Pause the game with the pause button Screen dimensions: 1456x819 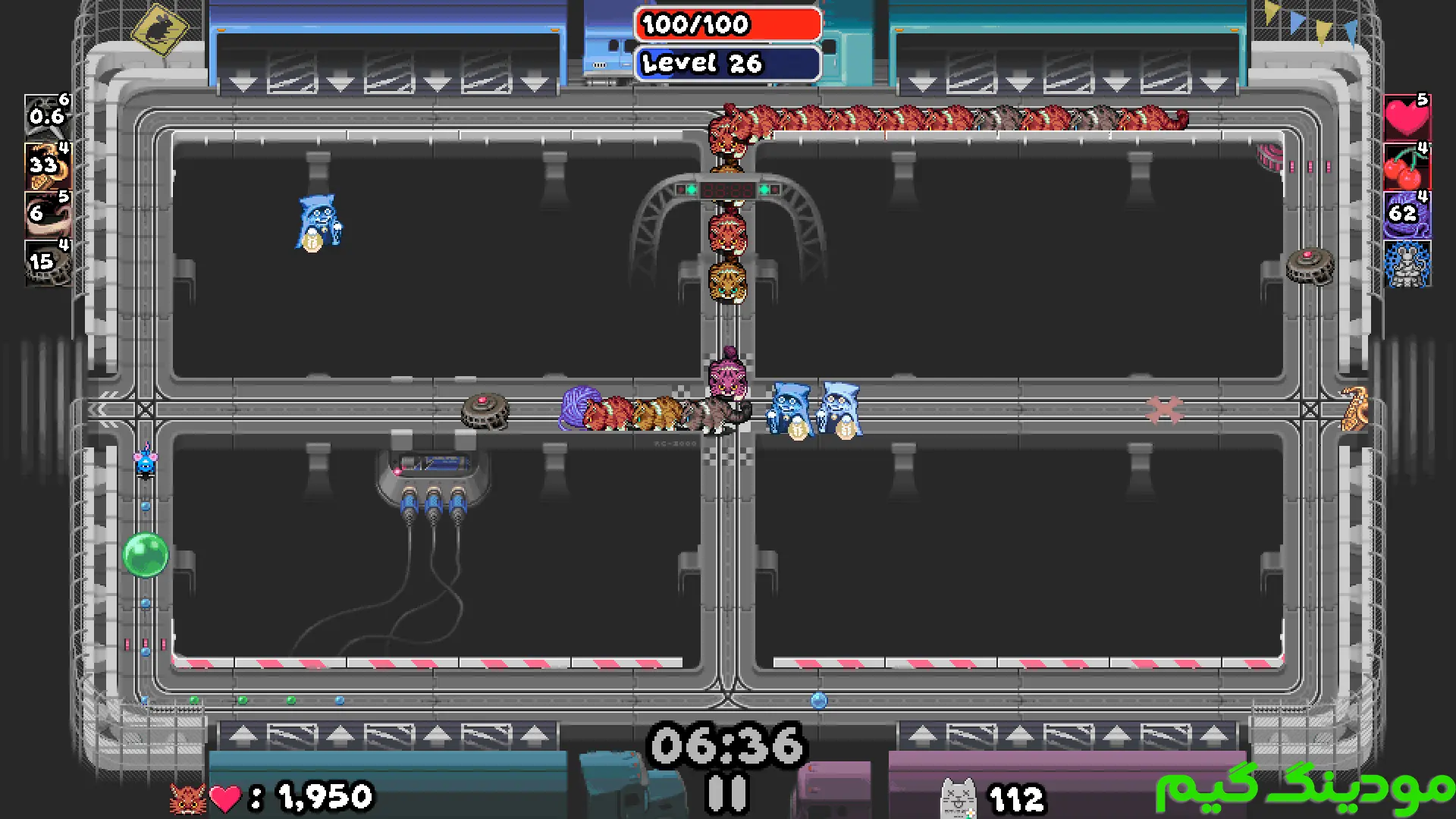coord(727,794)
